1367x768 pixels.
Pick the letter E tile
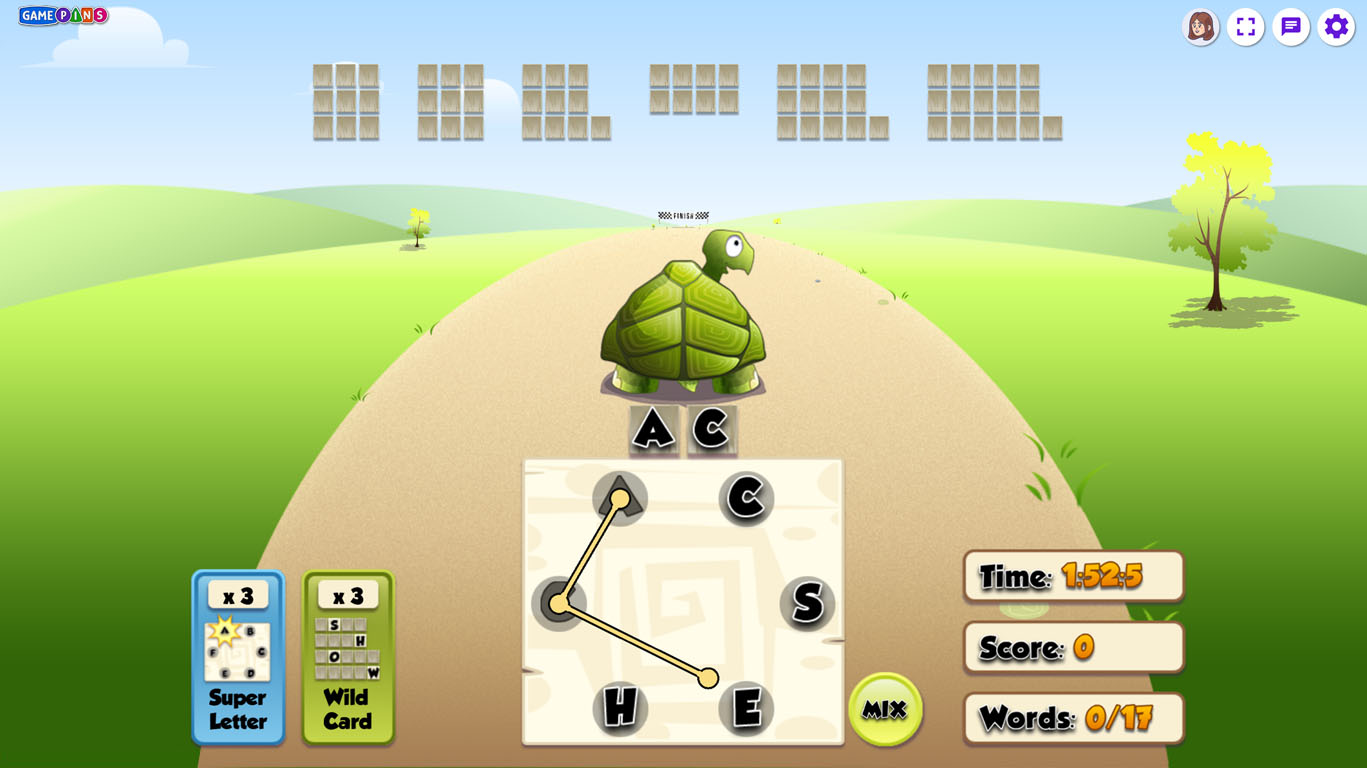coord(746,708)
